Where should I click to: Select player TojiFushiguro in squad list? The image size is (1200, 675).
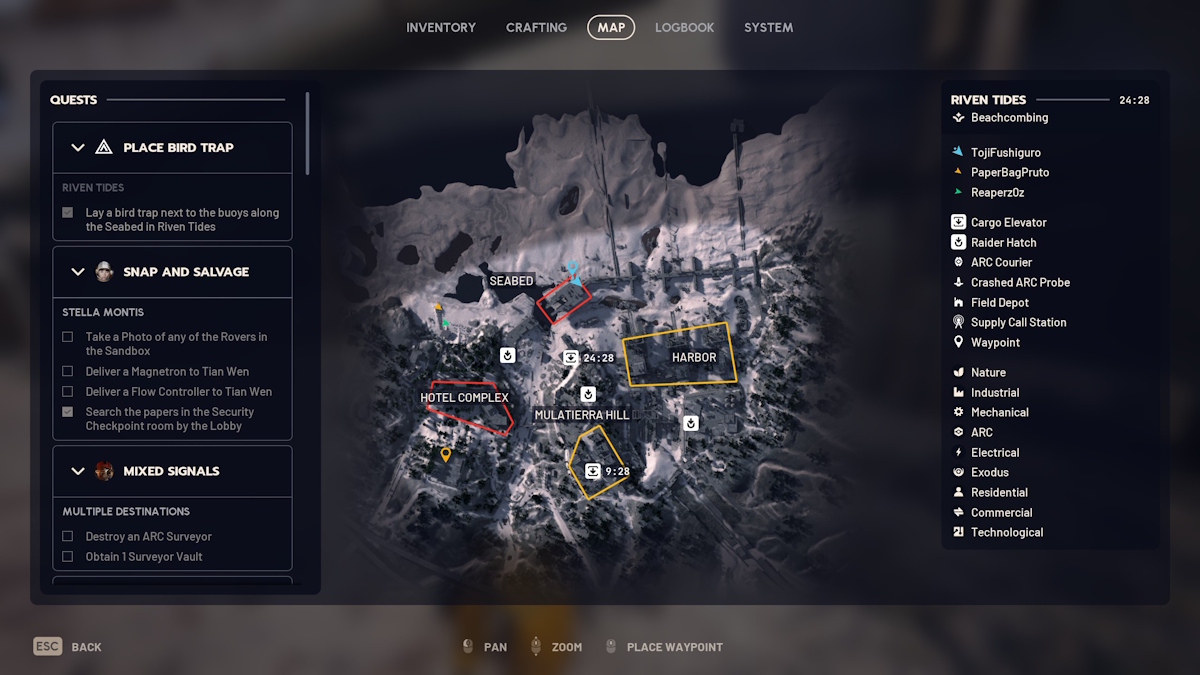pos(1005,152)
